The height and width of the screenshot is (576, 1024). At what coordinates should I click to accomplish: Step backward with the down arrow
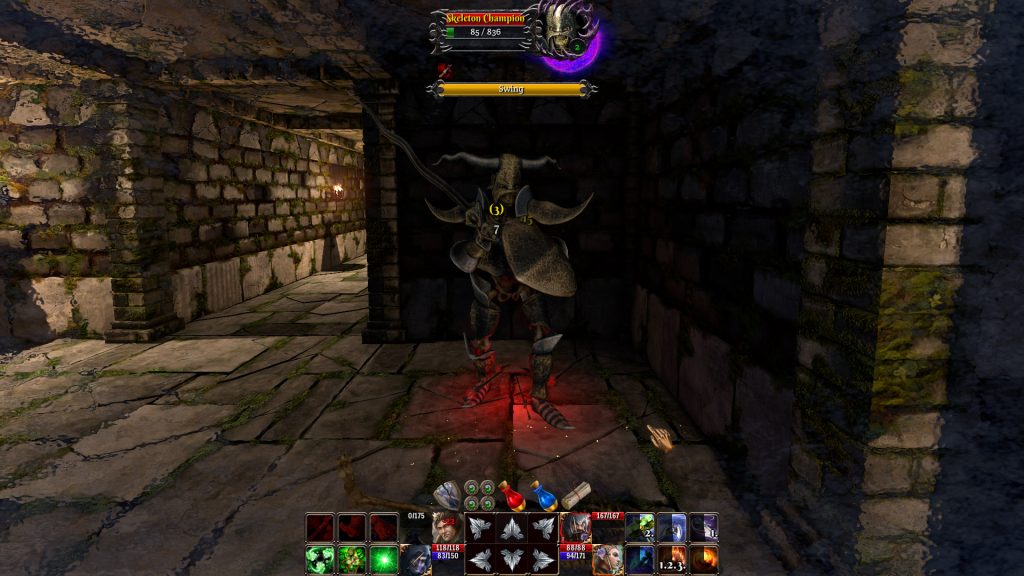513,560
